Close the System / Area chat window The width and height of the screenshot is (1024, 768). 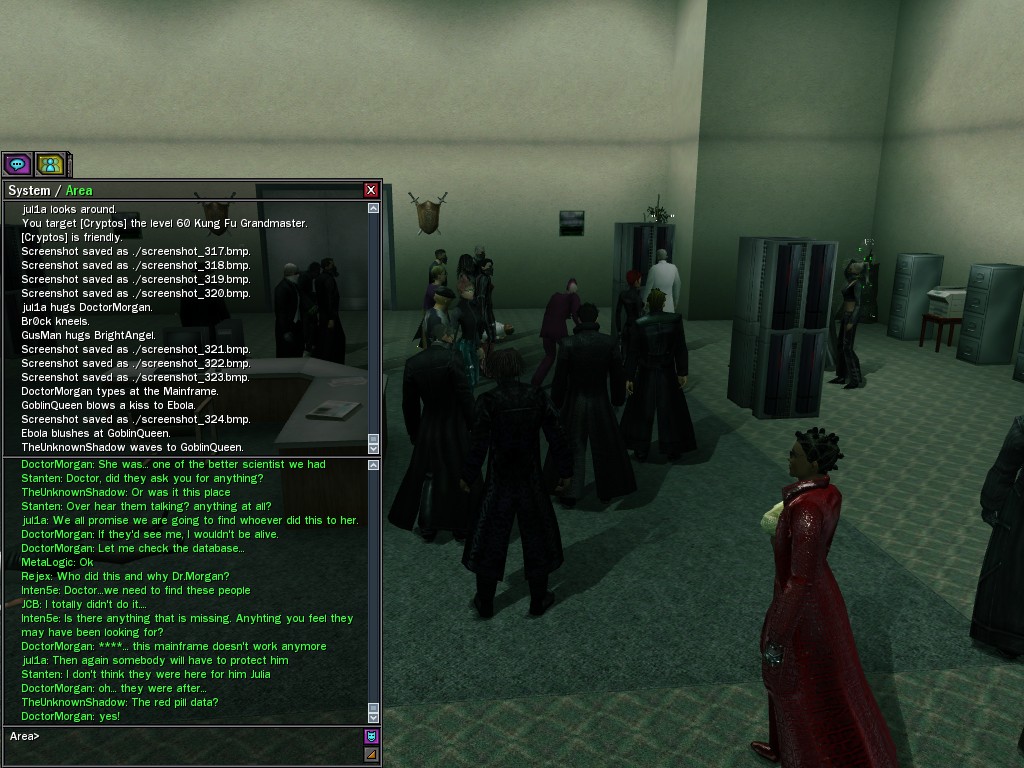point(371,190)
